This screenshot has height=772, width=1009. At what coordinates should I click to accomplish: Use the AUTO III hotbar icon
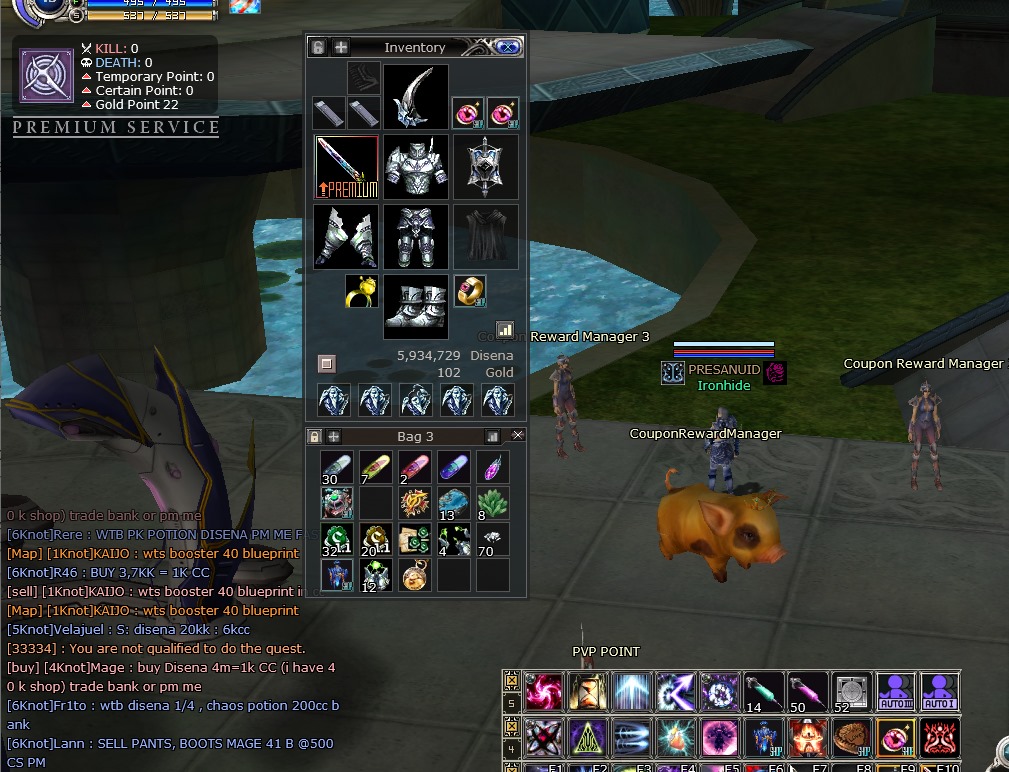[x=896, y=692]
